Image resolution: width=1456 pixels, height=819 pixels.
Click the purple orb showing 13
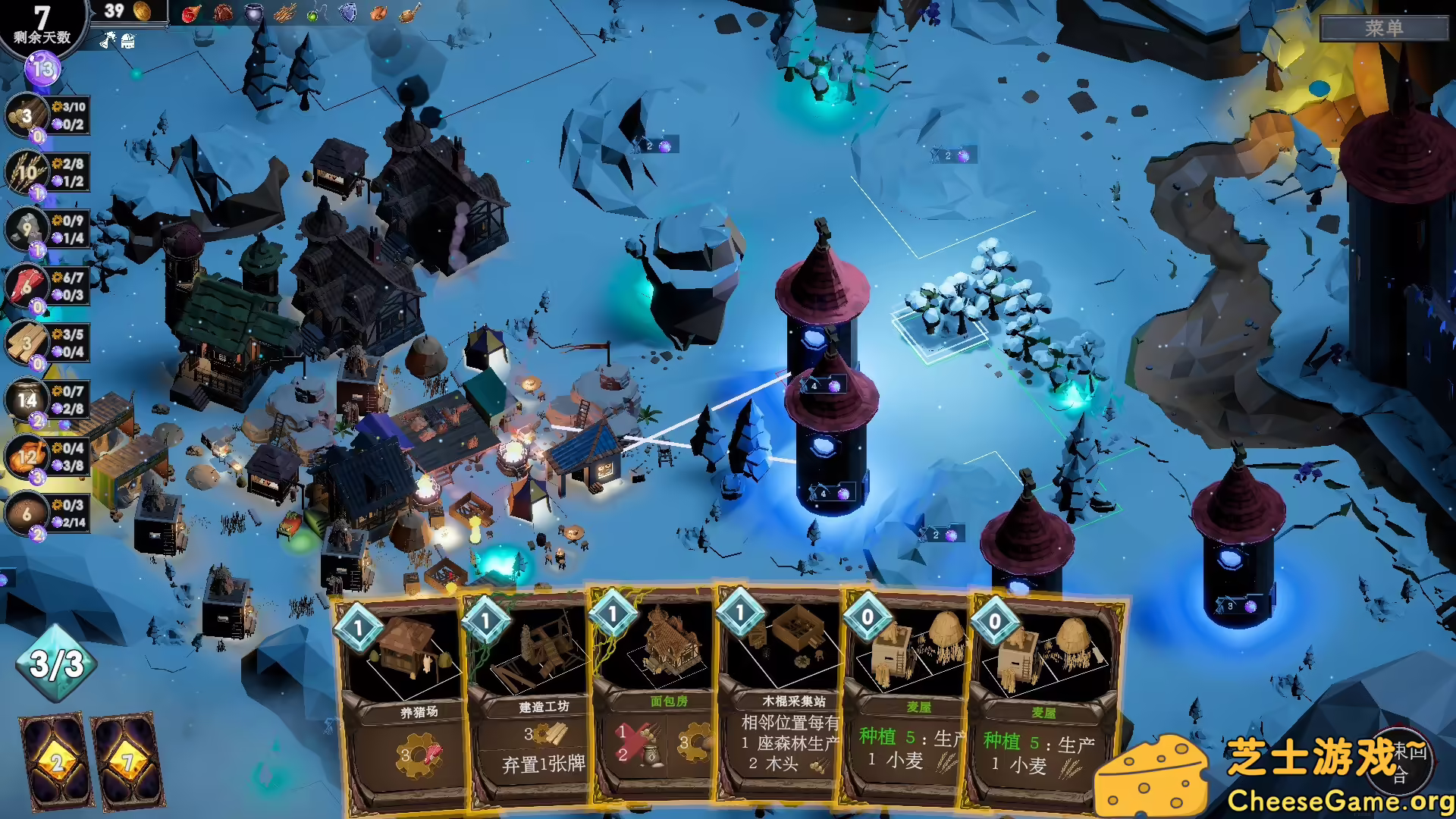[43, 70]
